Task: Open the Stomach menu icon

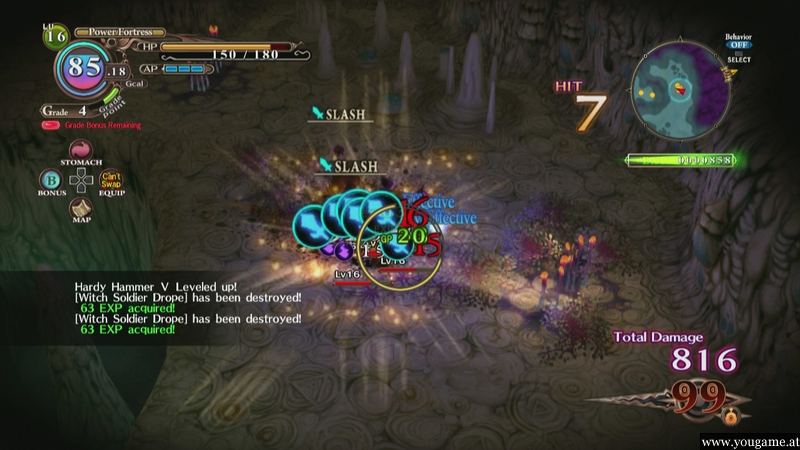Action: (x=81, y=150)
